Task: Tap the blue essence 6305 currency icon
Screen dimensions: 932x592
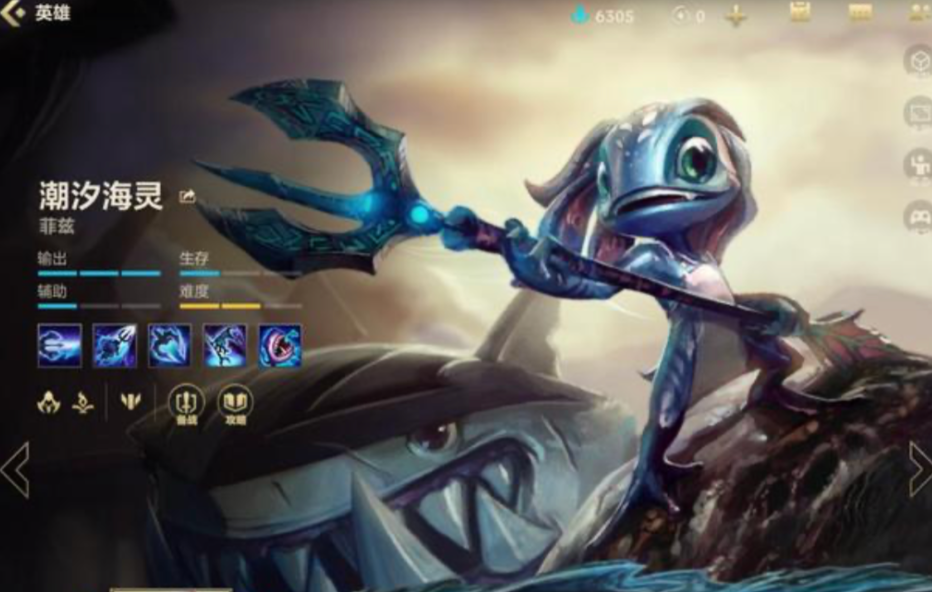Action: (580, 16)
